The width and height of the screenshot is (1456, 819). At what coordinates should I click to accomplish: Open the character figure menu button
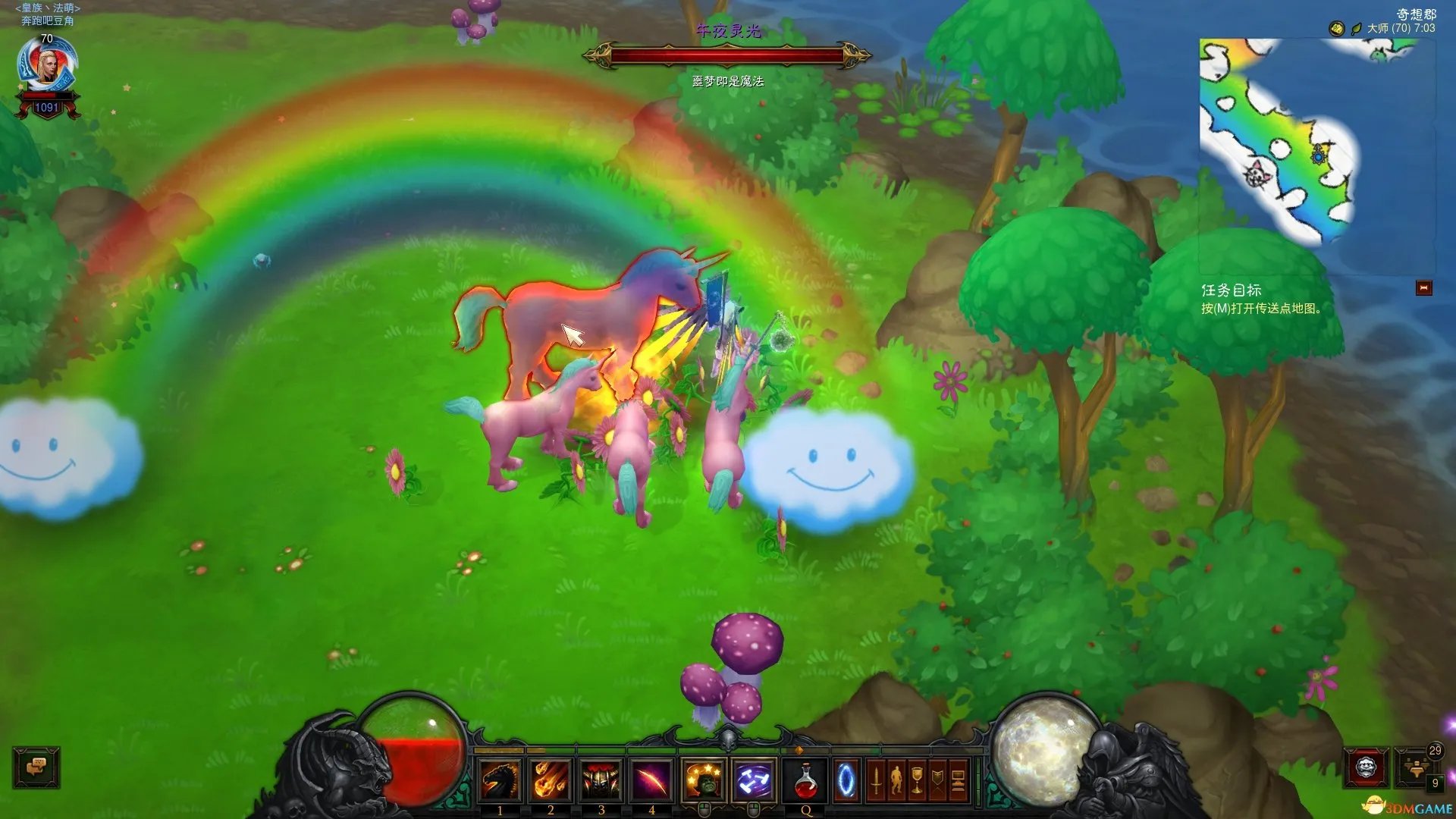pyautogui.click(x=896, y=780)
